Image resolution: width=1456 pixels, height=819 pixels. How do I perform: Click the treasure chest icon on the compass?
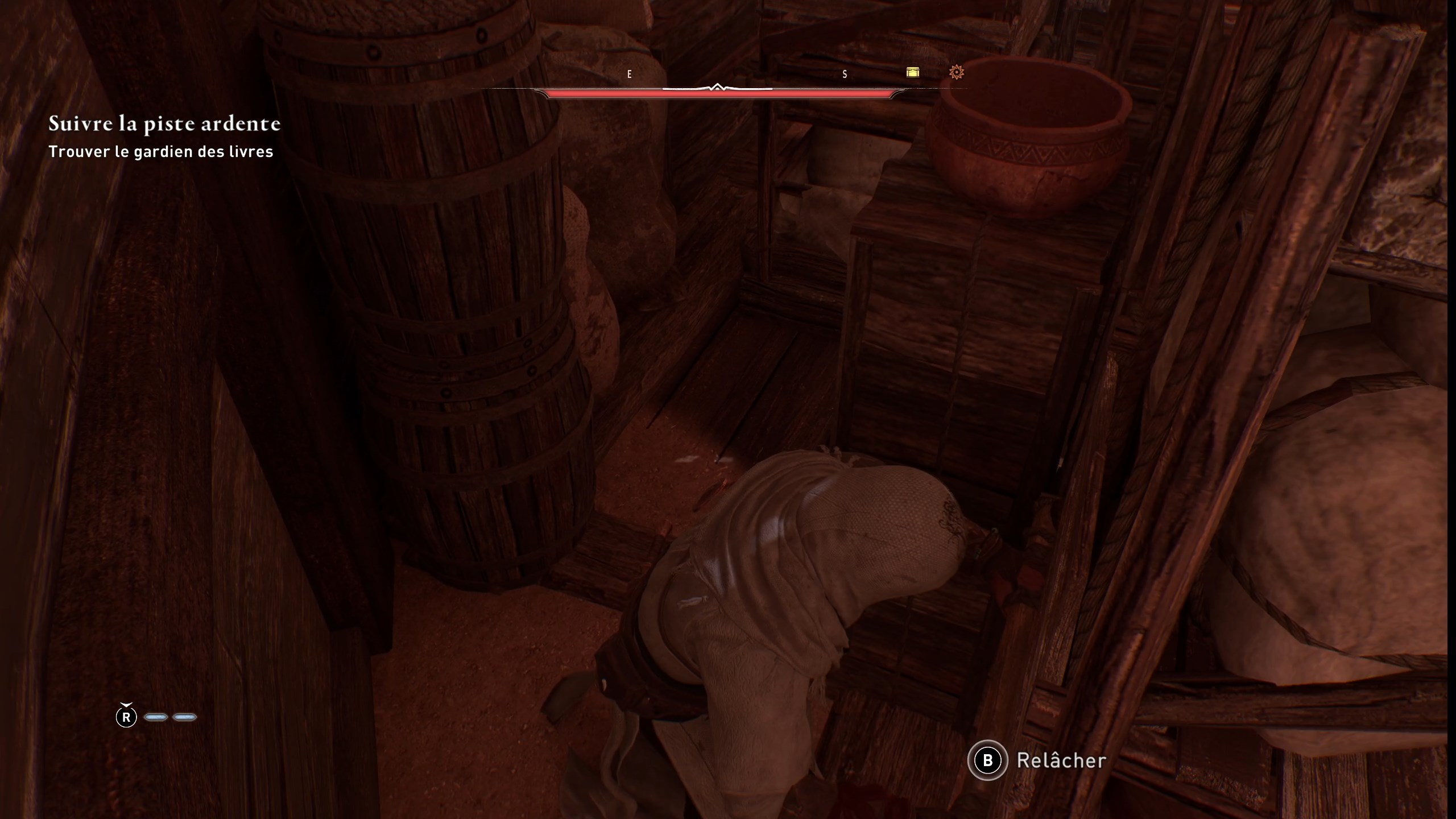tap(914, 73)
